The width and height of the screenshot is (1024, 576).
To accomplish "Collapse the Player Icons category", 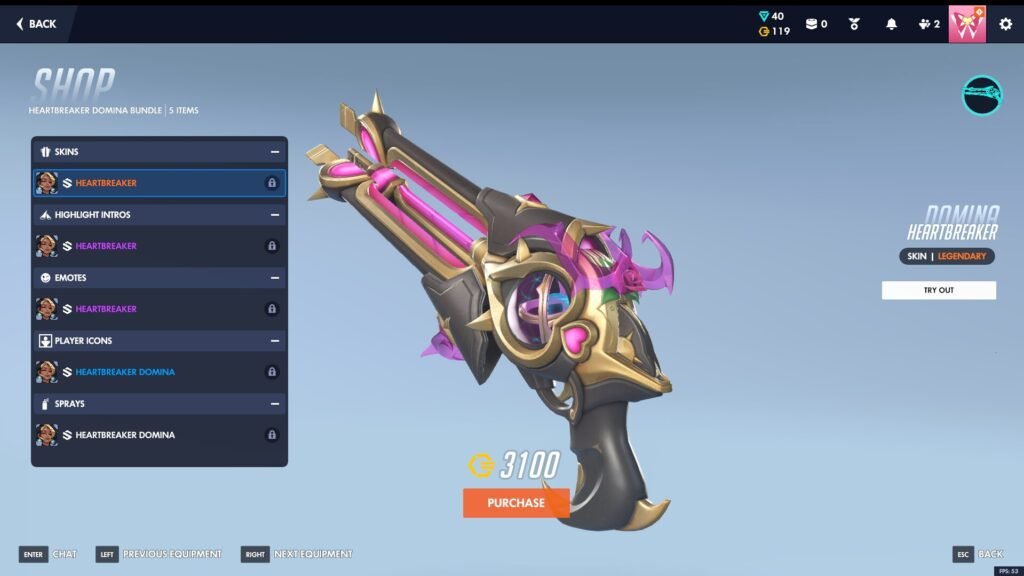I will [274, 341].
